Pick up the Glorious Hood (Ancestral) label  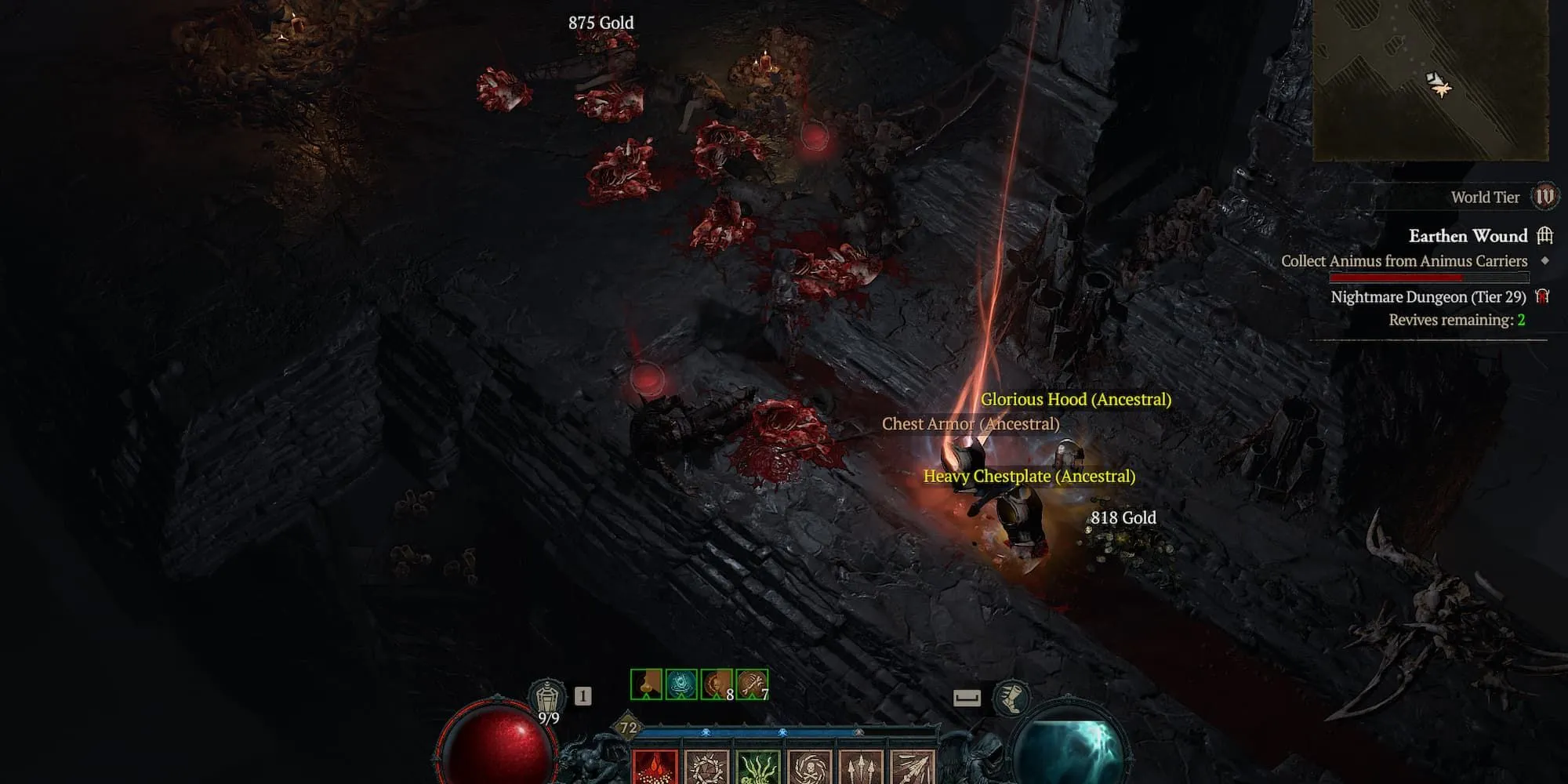click(x=1076, y=399)
